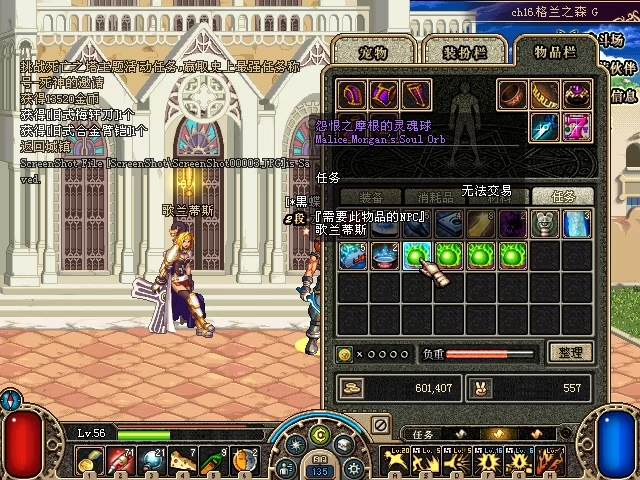Viewport: 640px width, 480px height.
Task: Select the mouse doll quest item
Action: pyautogui.click(x=544, y=224)
